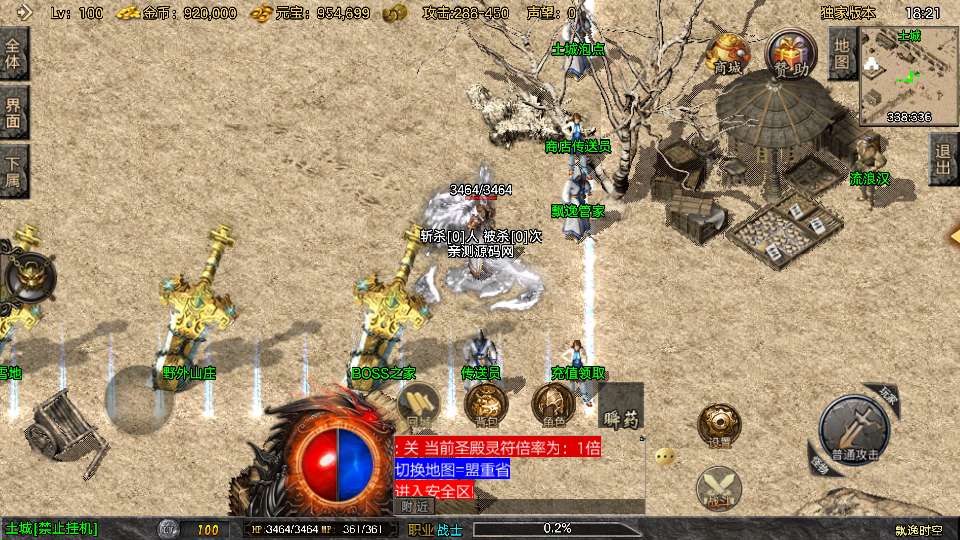
Task: Open the 角色 character helmet icon
Action: (551, 406)
